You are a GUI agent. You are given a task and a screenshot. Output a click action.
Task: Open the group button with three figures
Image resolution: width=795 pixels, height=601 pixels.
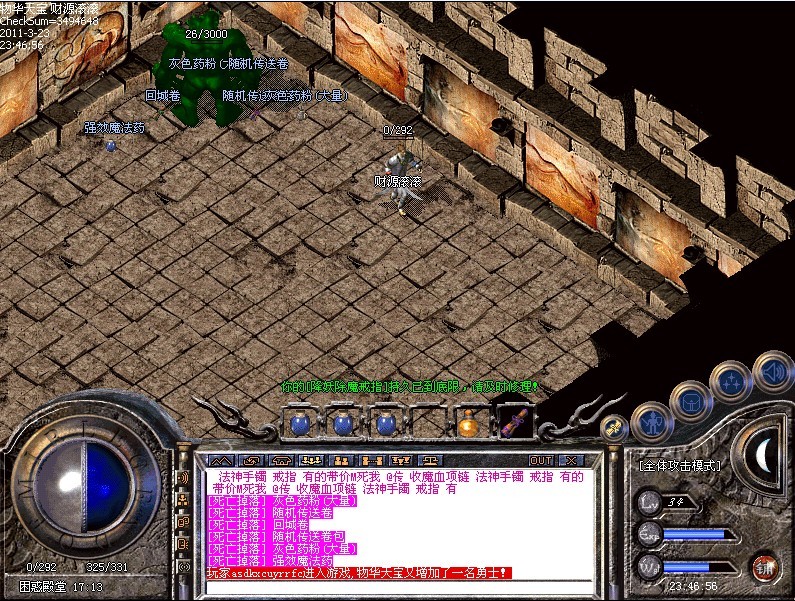click(311, 460)
